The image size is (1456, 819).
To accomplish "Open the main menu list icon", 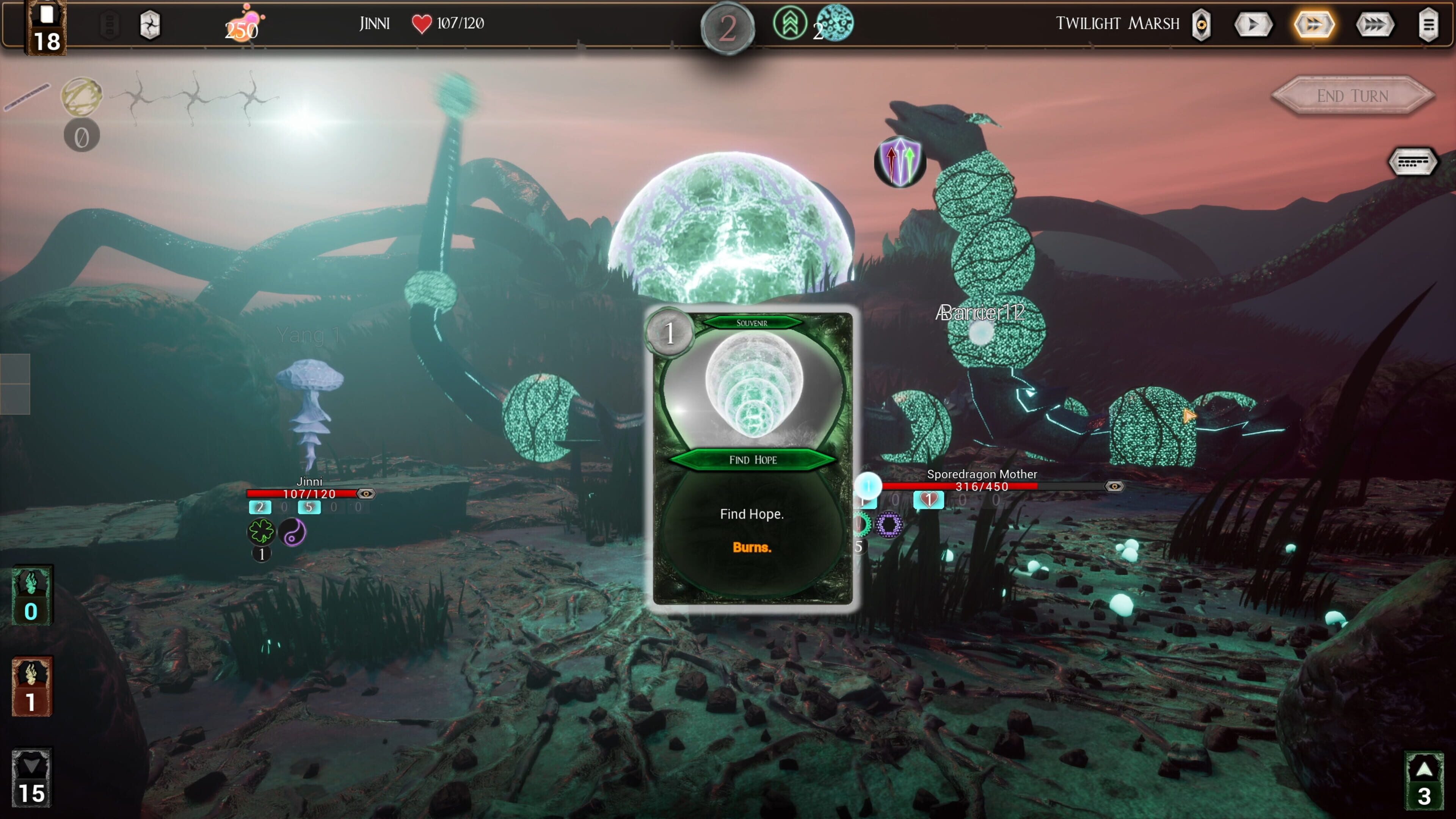I will click(1428, 24).
